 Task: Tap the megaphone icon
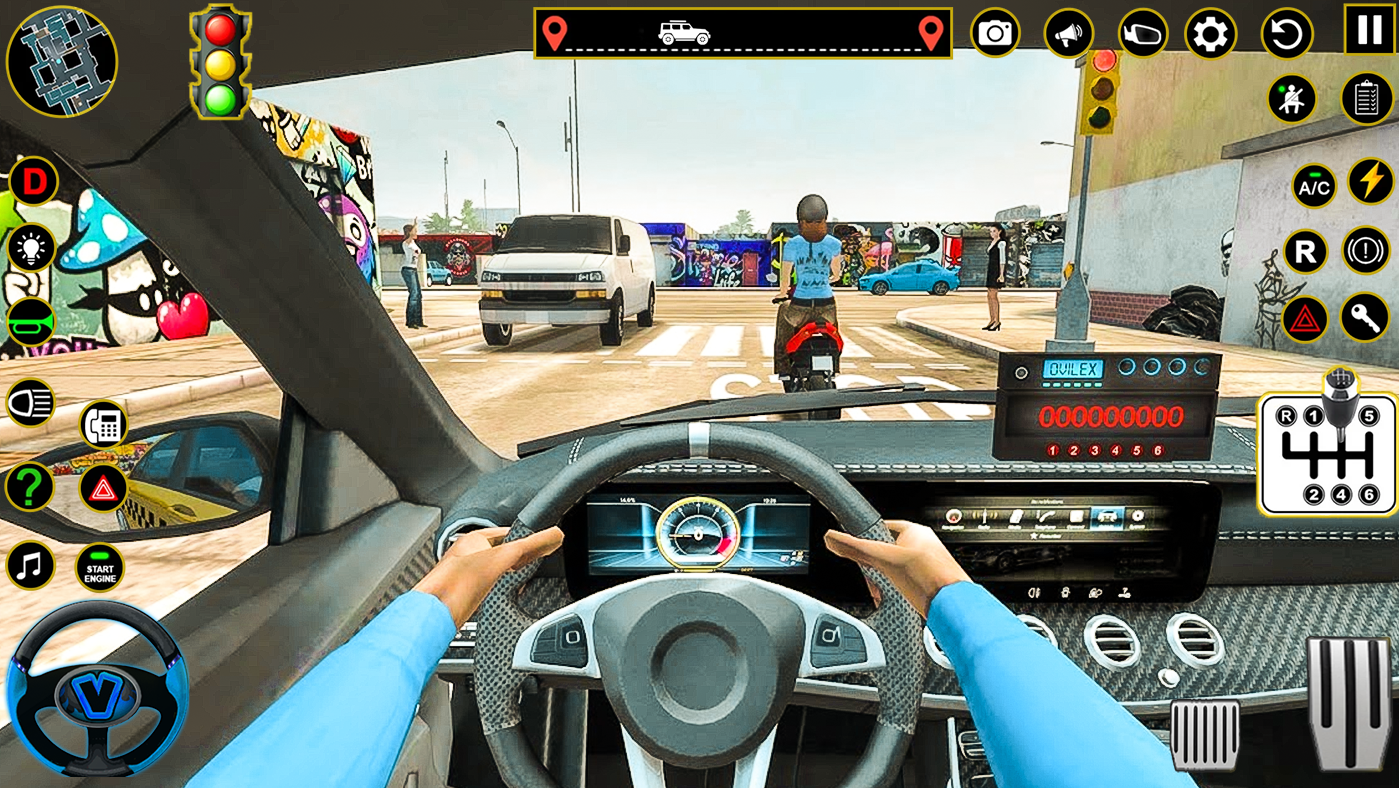click(1068, 34)
